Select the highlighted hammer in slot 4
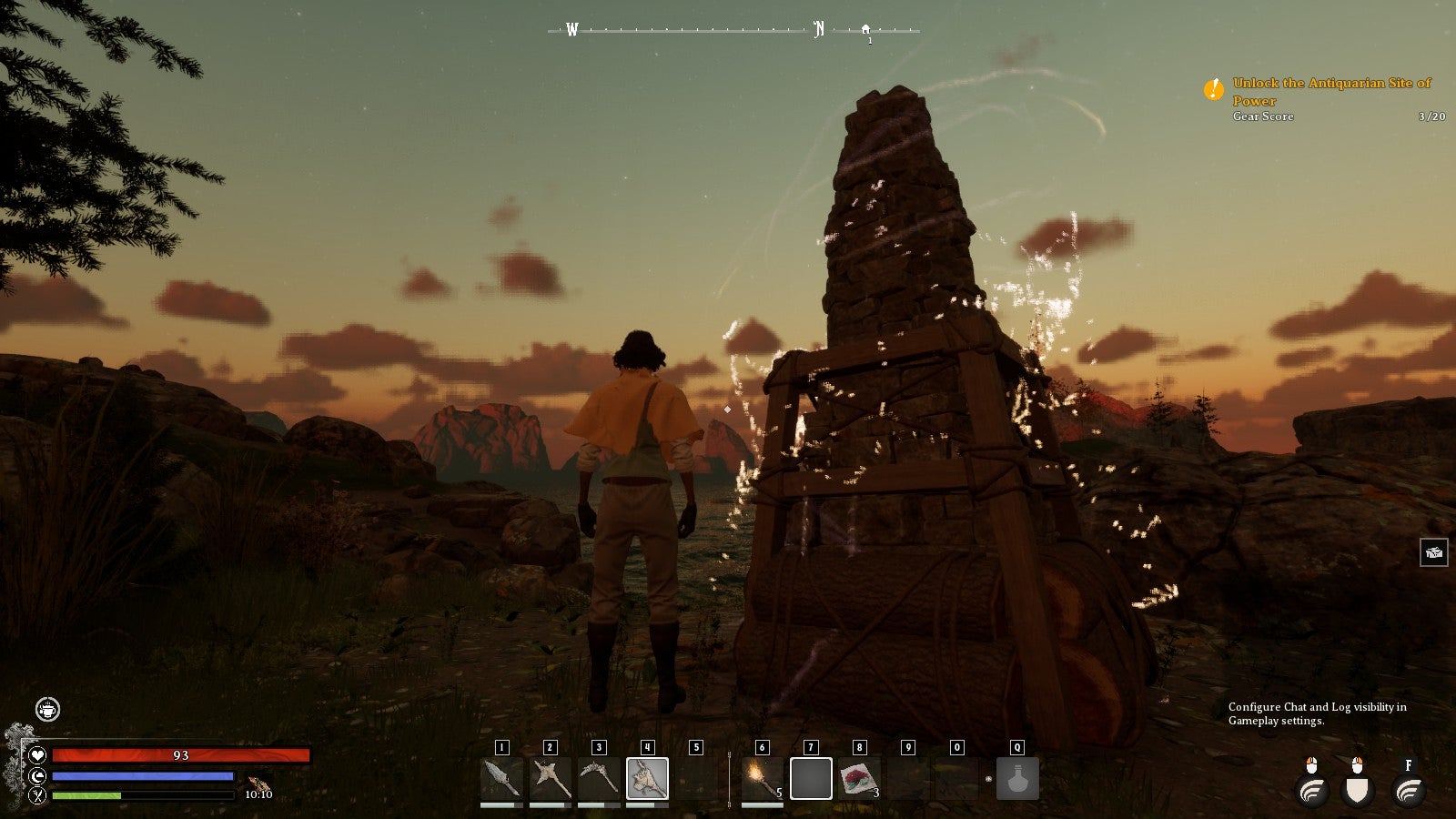 [647, 778]
